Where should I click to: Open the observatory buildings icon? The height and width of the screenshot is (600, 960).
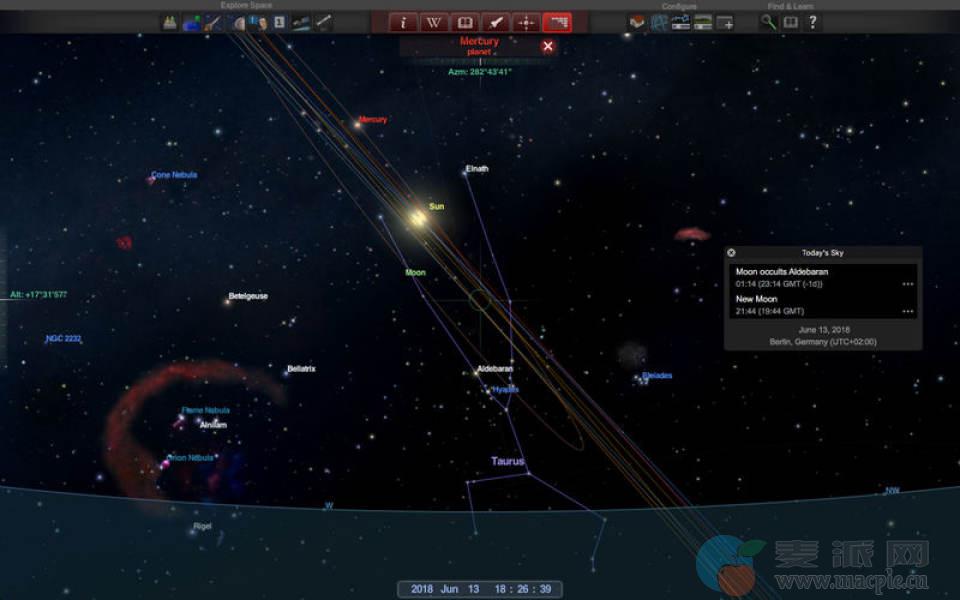click(170, 22)
